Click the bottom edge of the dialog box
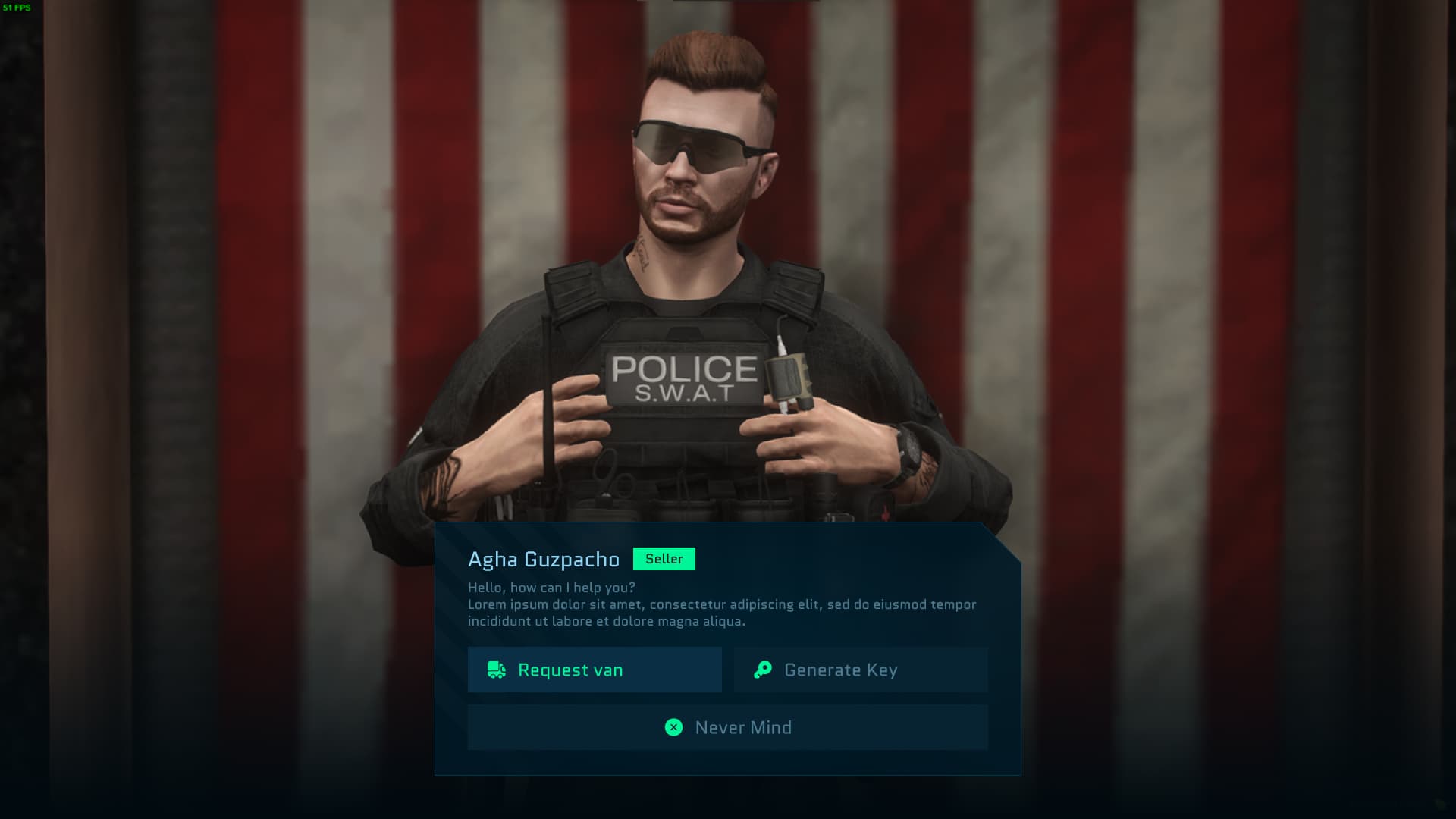 (728, 772)
